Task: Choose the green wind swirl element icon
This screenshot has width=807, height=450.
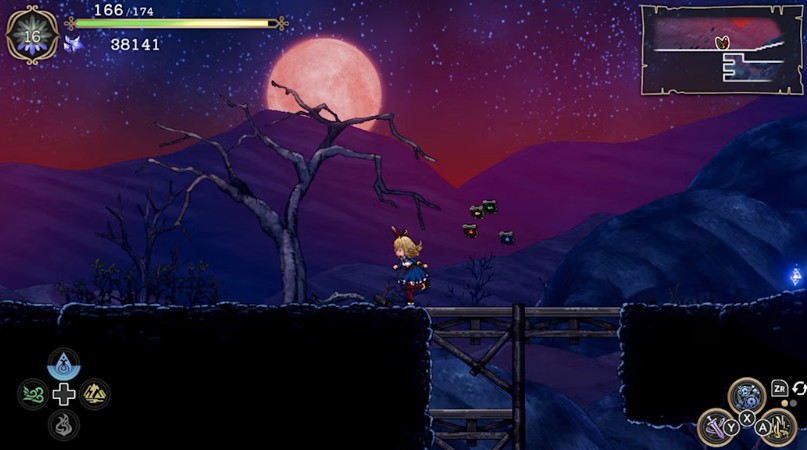Action: 33,394
